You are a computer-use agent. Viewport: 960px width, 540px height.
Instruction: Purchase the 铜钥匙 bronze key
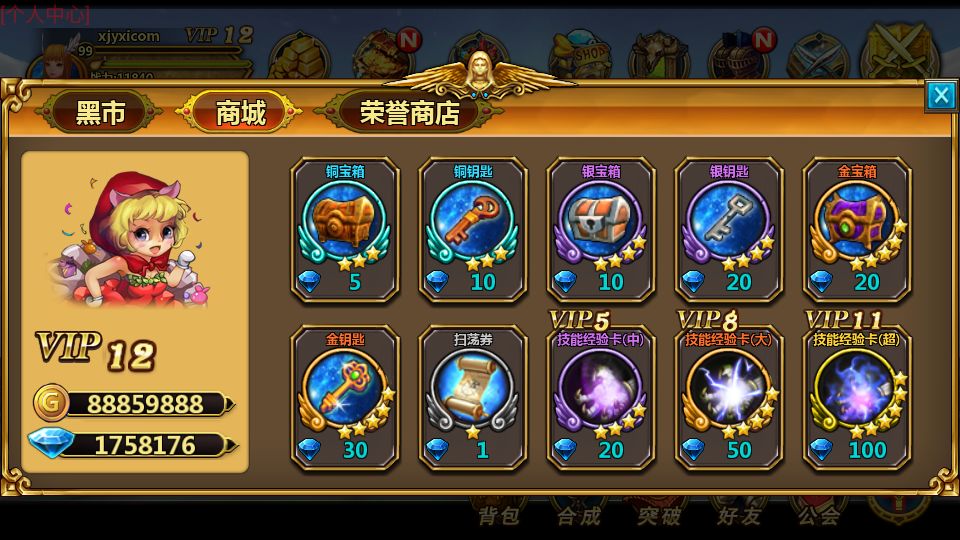473,229
